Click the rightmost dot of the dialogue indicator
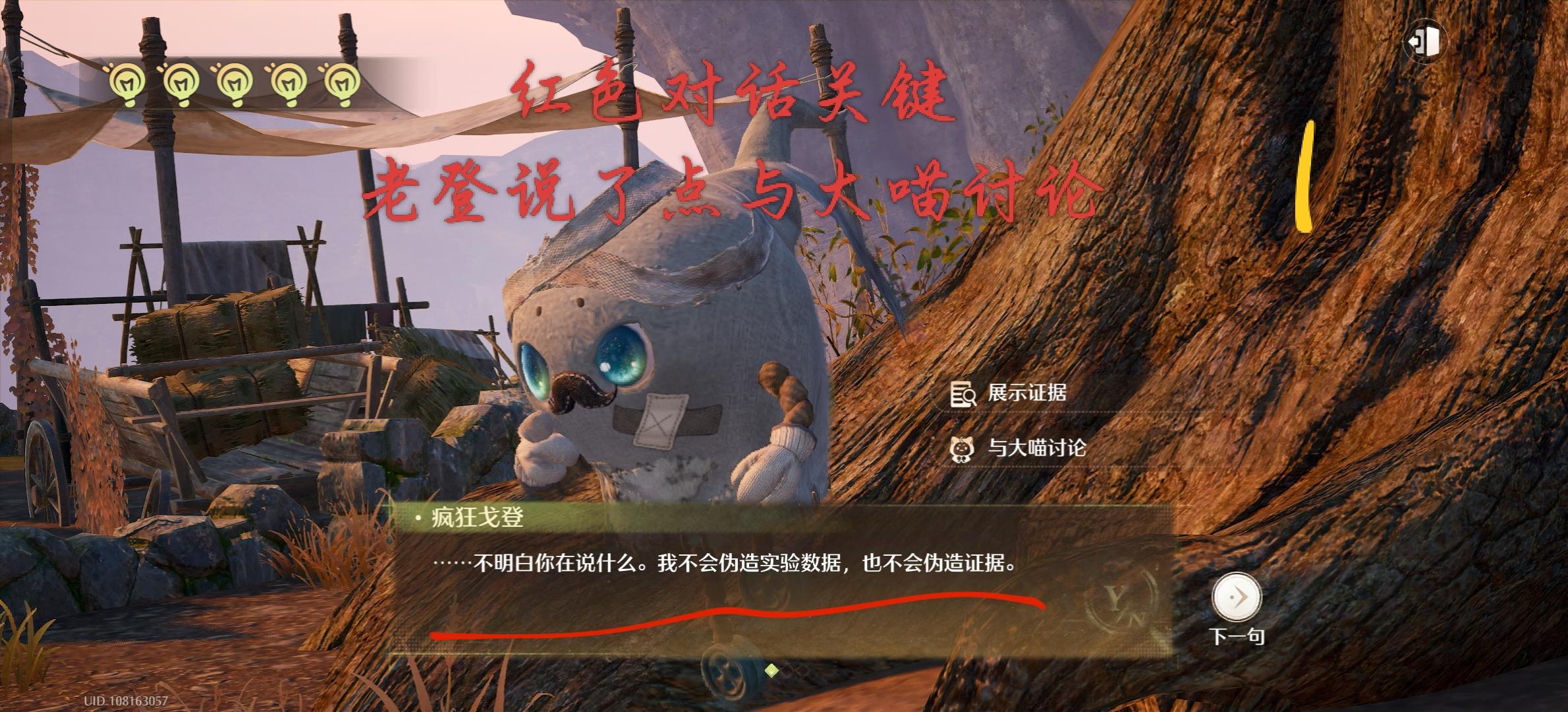The width and height of the screenshot is (1568, 712). click(802, 670)
